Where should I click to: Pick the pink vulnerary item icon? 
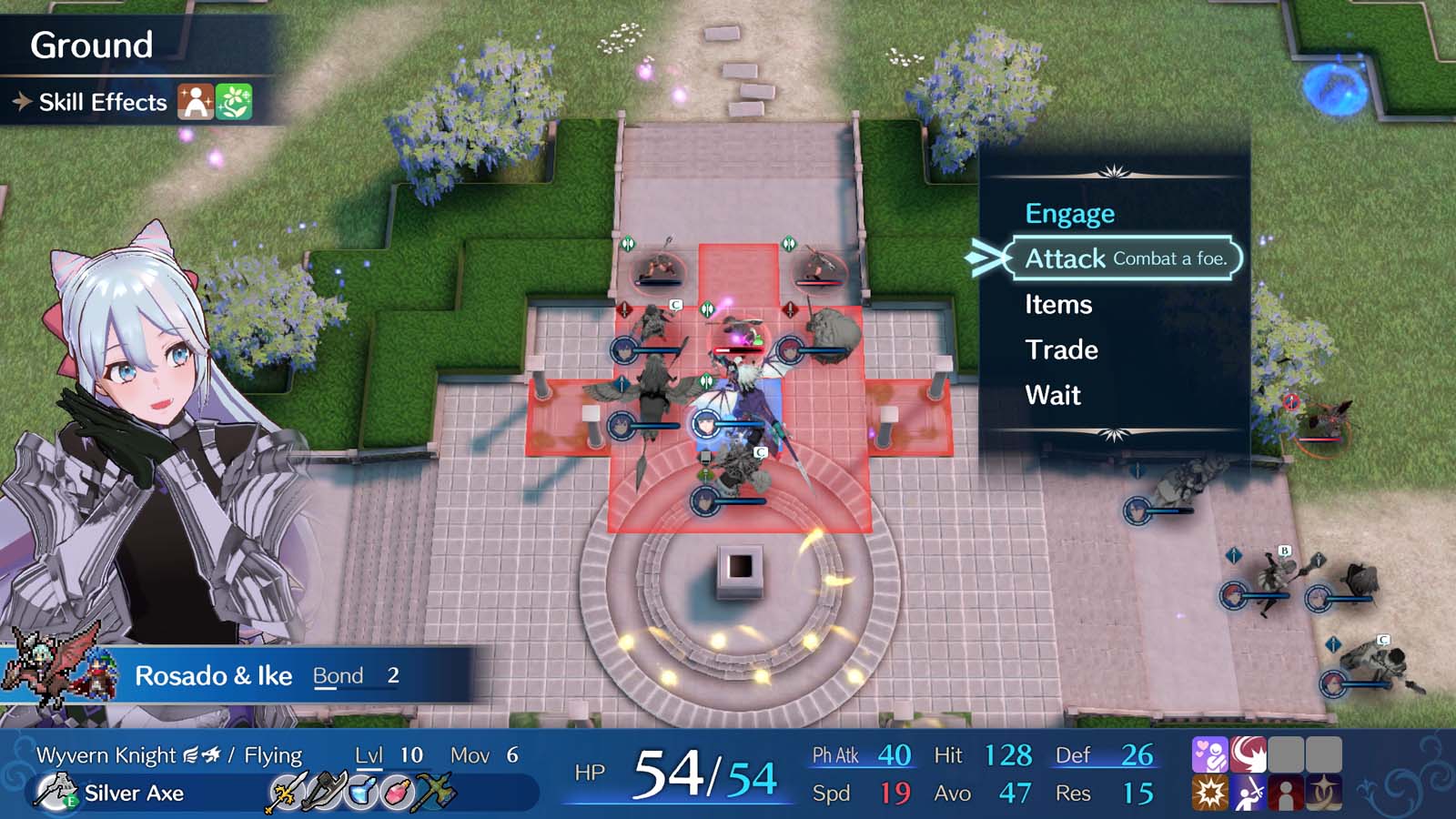[397, 791]
